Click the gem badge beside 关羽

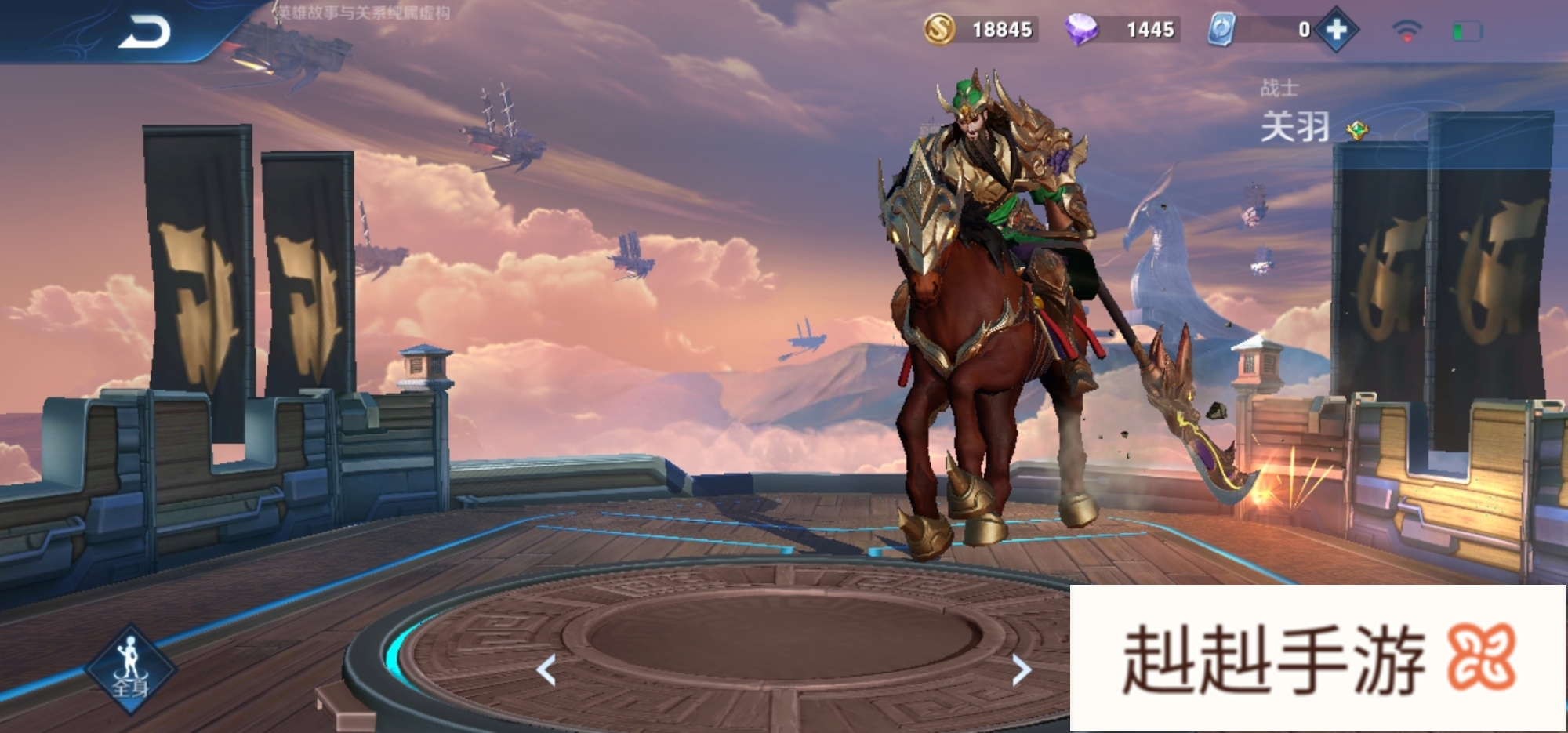(x=1357, y=130)
